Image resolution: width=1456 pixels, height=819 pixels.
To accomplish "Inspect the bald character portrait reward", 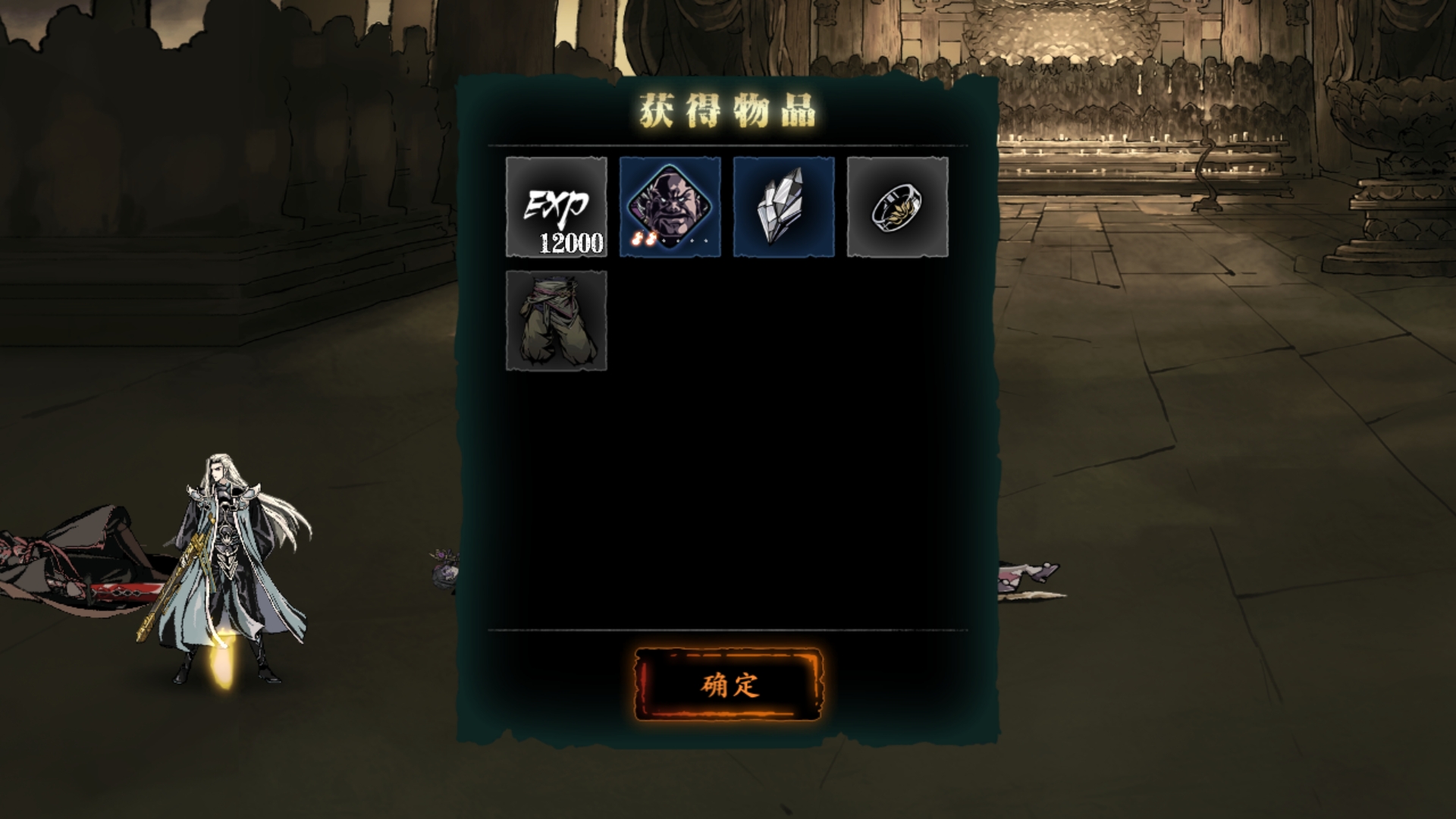I will click(x=670, y=207).
